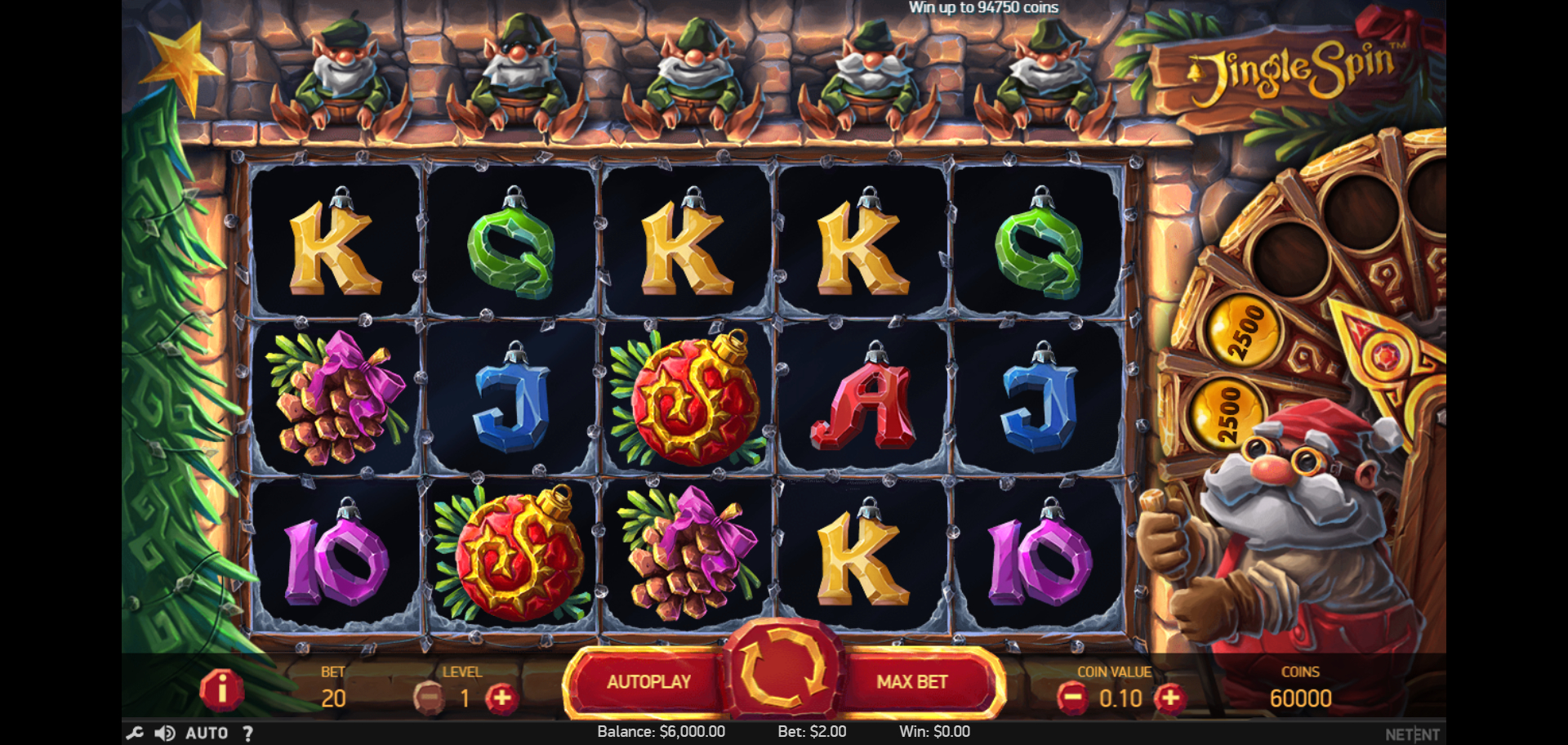Viewport: 1568px width, 745px height.
Task: Lower the coin value
Action: 1072,698
